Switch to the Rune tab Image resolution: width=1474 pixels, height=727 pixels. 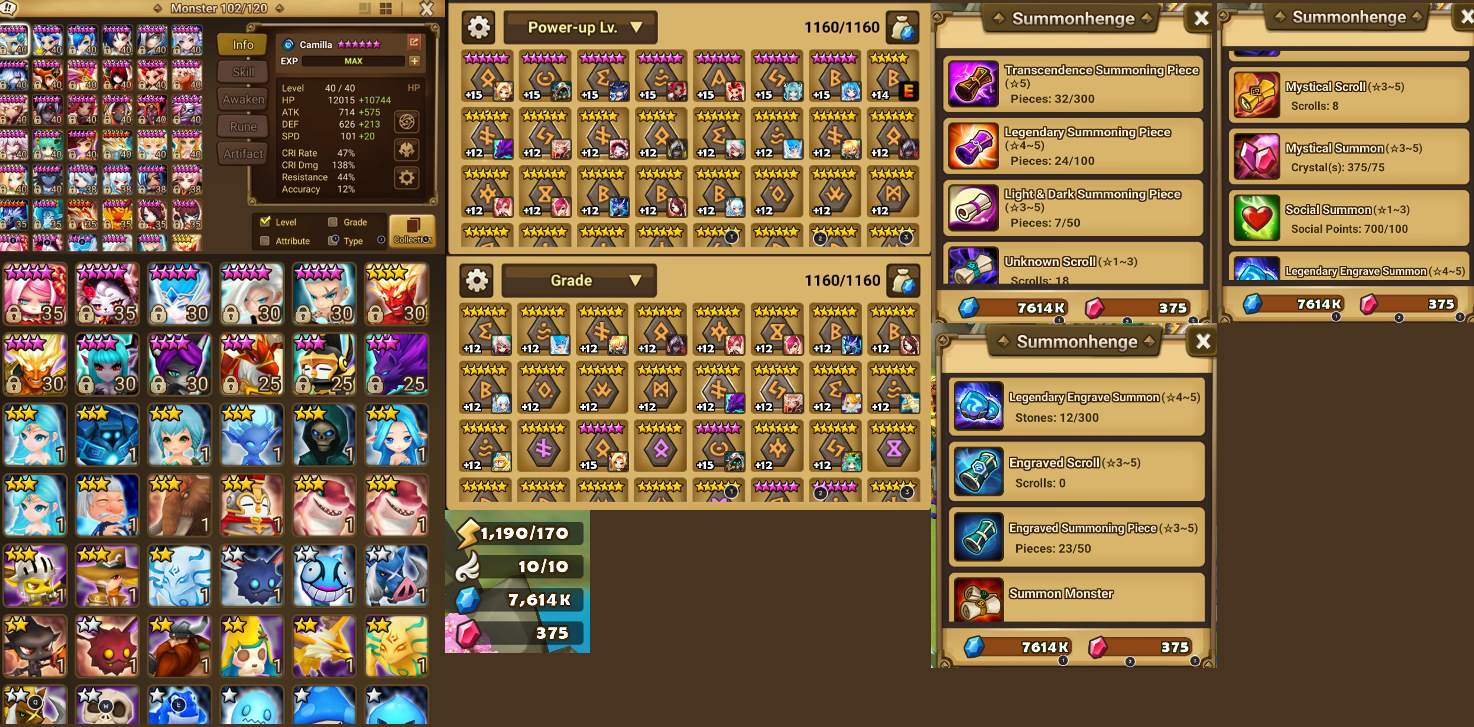coord(243,126)
